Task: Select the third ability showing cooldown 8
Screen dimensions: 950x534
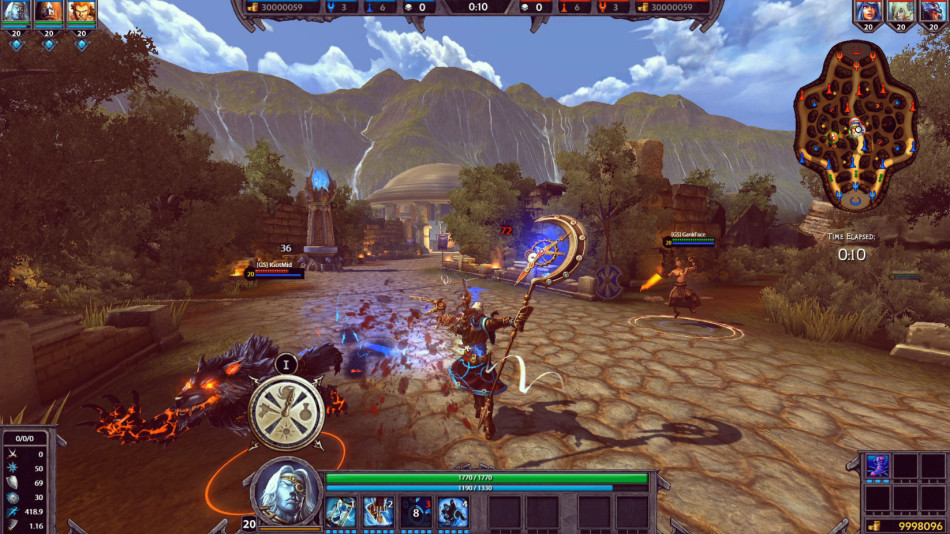Action: pyautogui.click(x=416, y=511)
